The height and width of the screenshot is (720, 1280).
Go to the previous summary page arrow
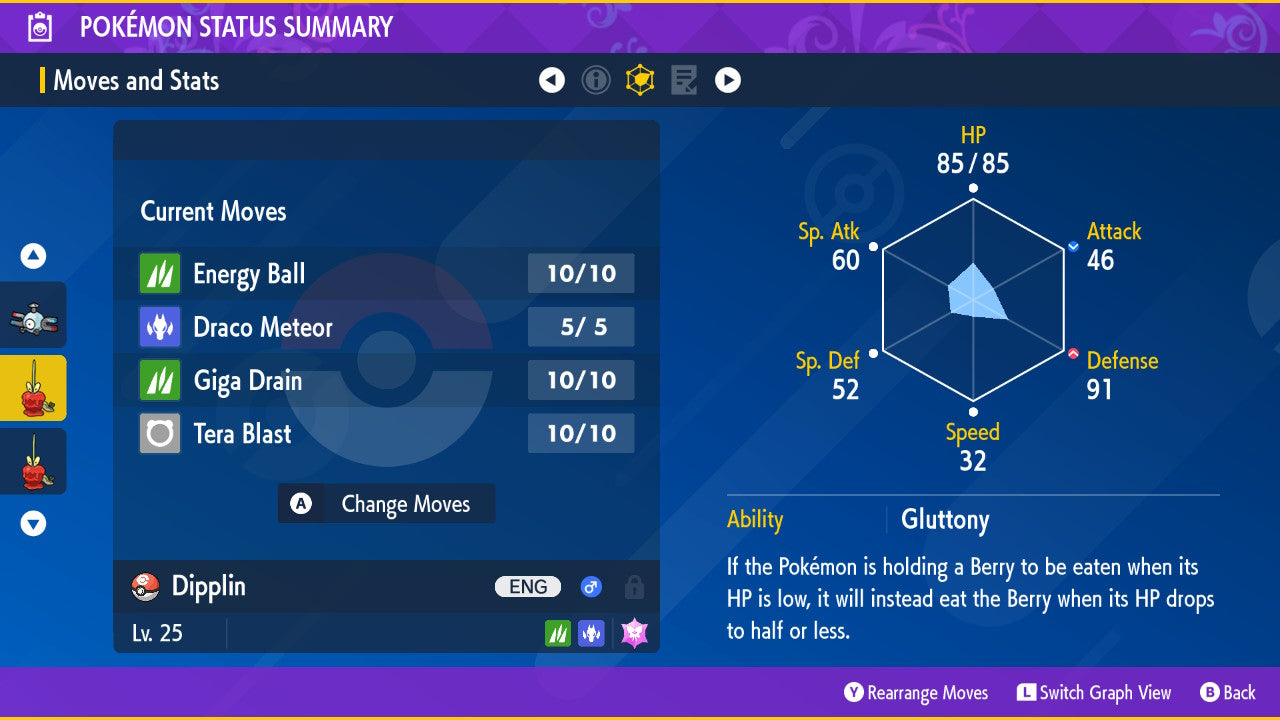[552, 80]
